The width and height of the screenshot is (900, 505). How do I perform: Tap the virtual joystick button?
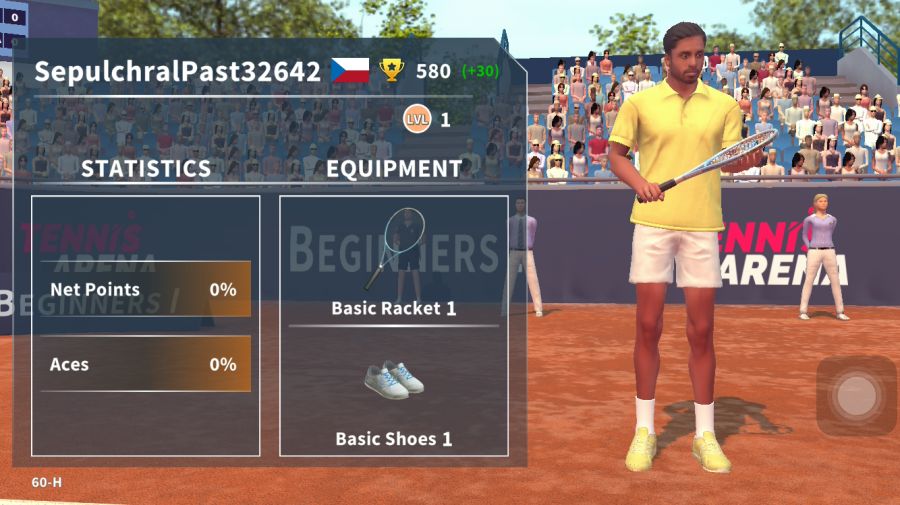[x=855, y=396]
